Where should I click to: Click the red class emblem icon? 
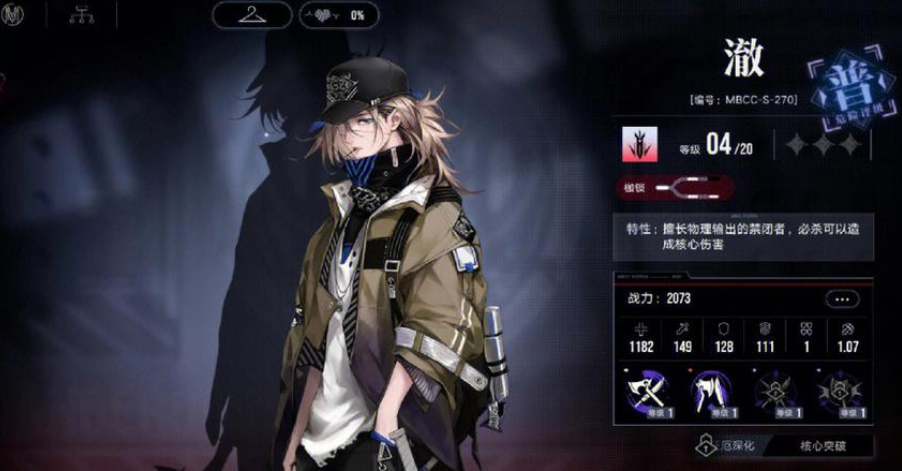pos(635,146)
